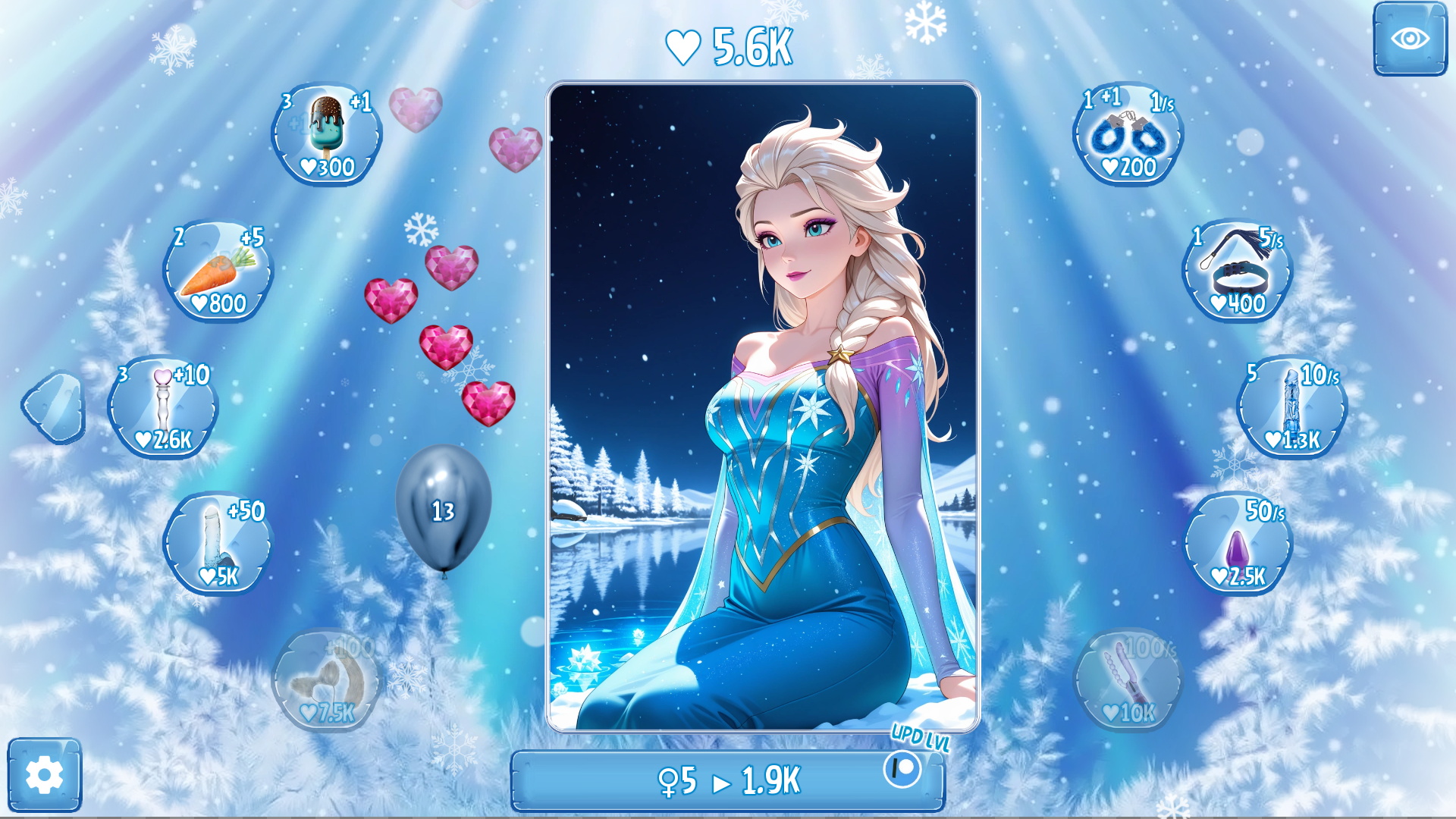Screen dimensions: 1456x819
Task: Buy the ice cream upgrade for 300 hearts
Action: [x=326, y=134]
